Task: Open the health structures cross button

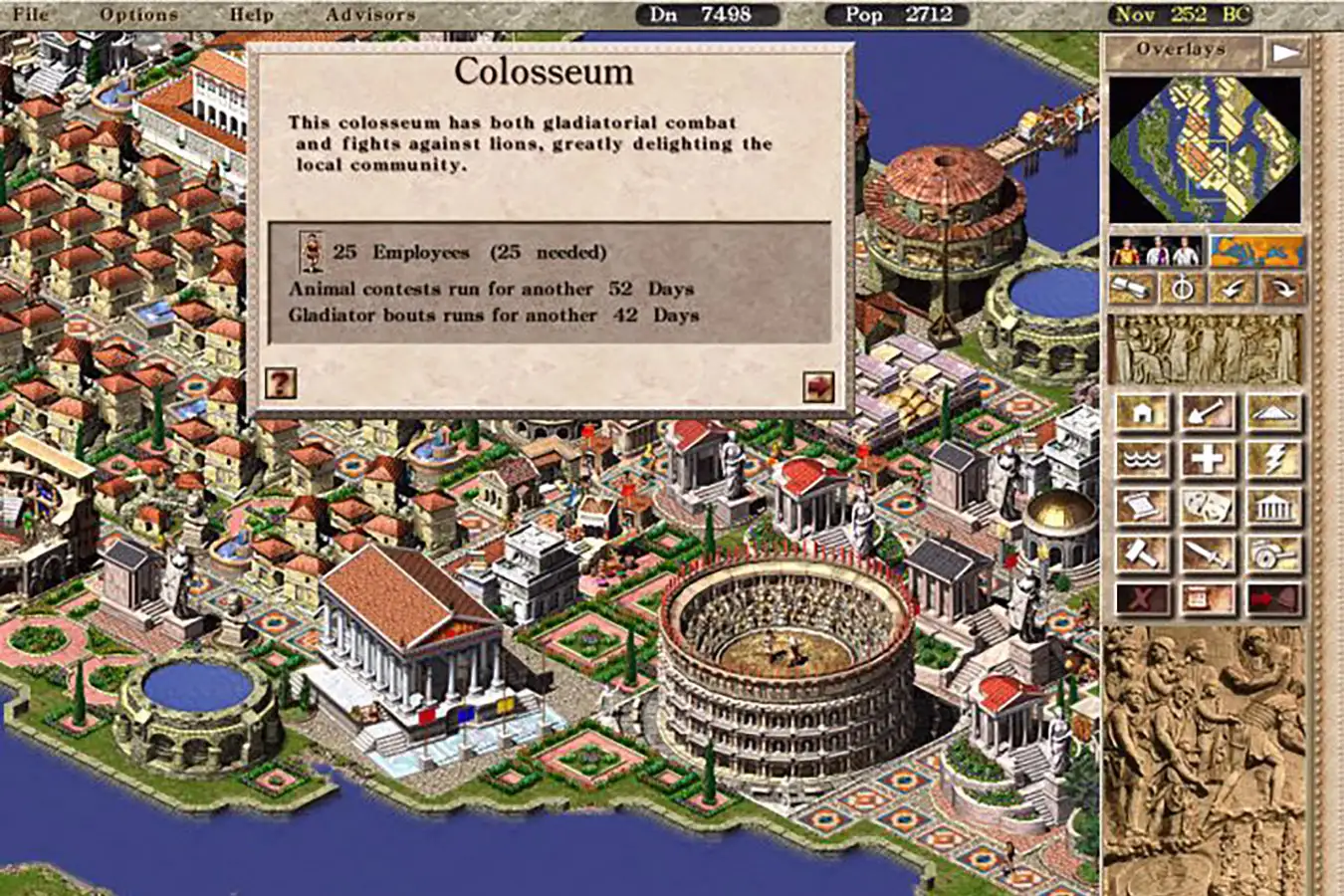Action: point(1207,459)
